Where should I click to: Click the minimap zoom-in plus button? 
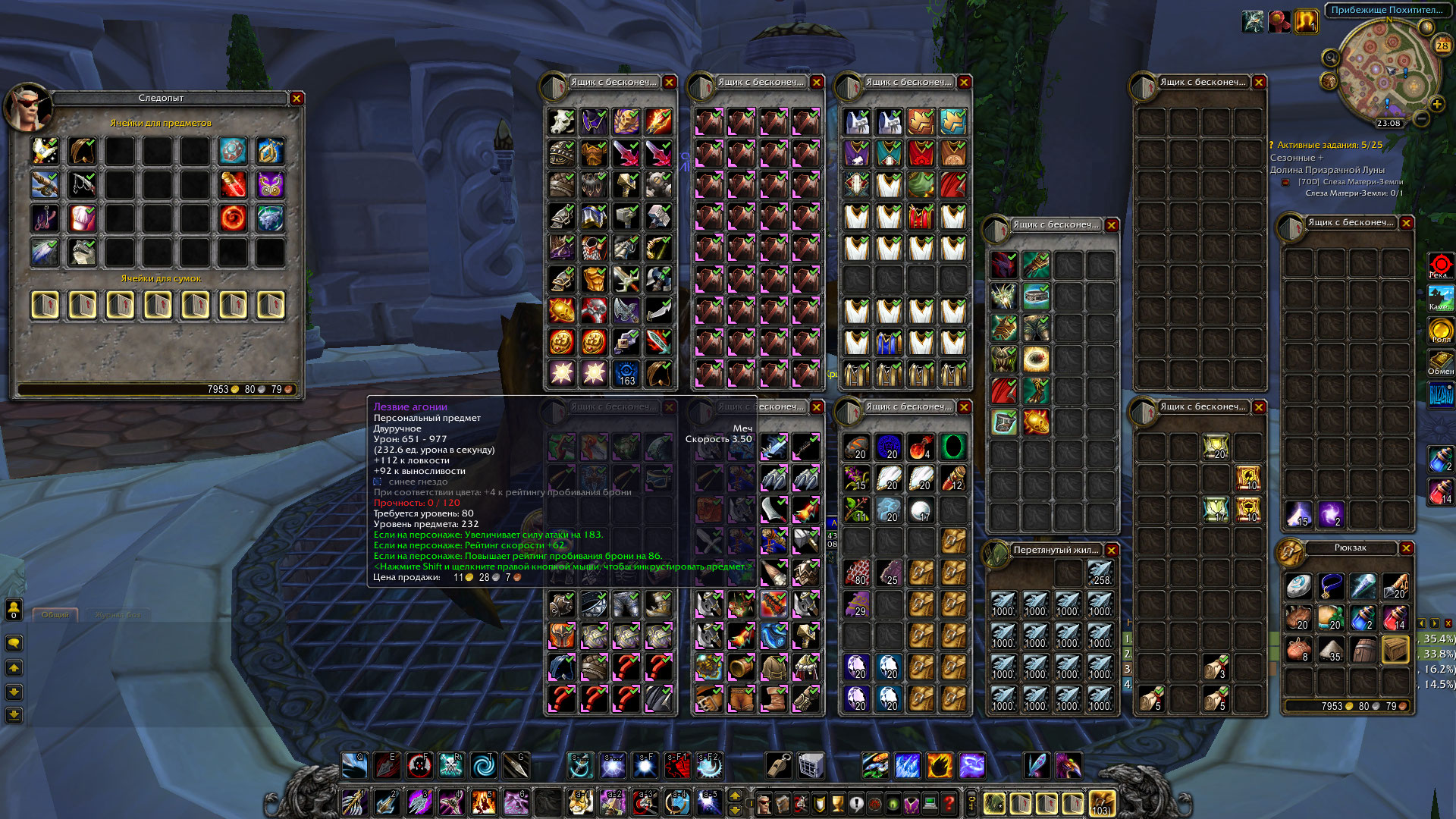1436,104
